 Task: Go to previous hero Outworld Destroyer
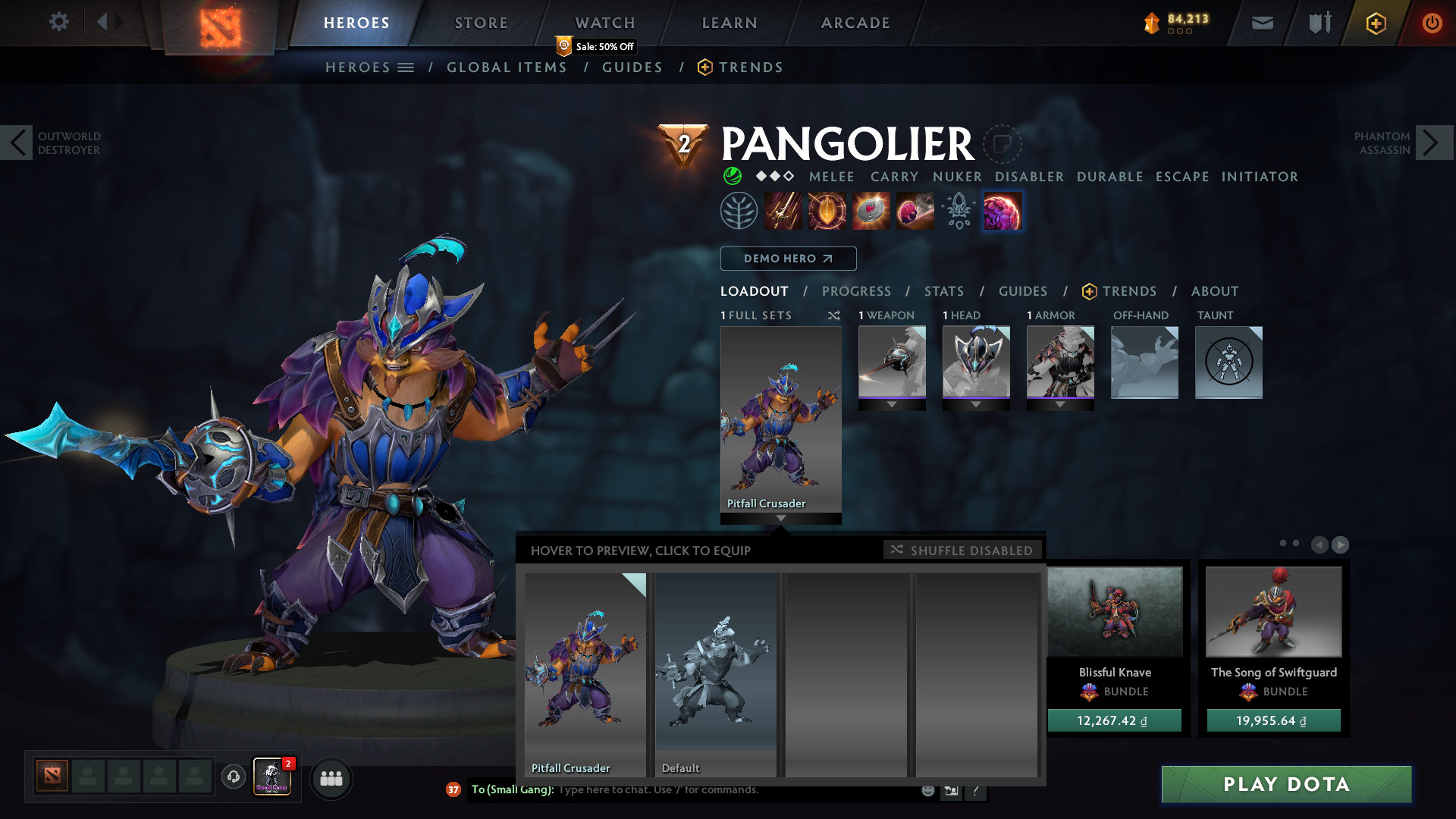click(x=17, y=143)
